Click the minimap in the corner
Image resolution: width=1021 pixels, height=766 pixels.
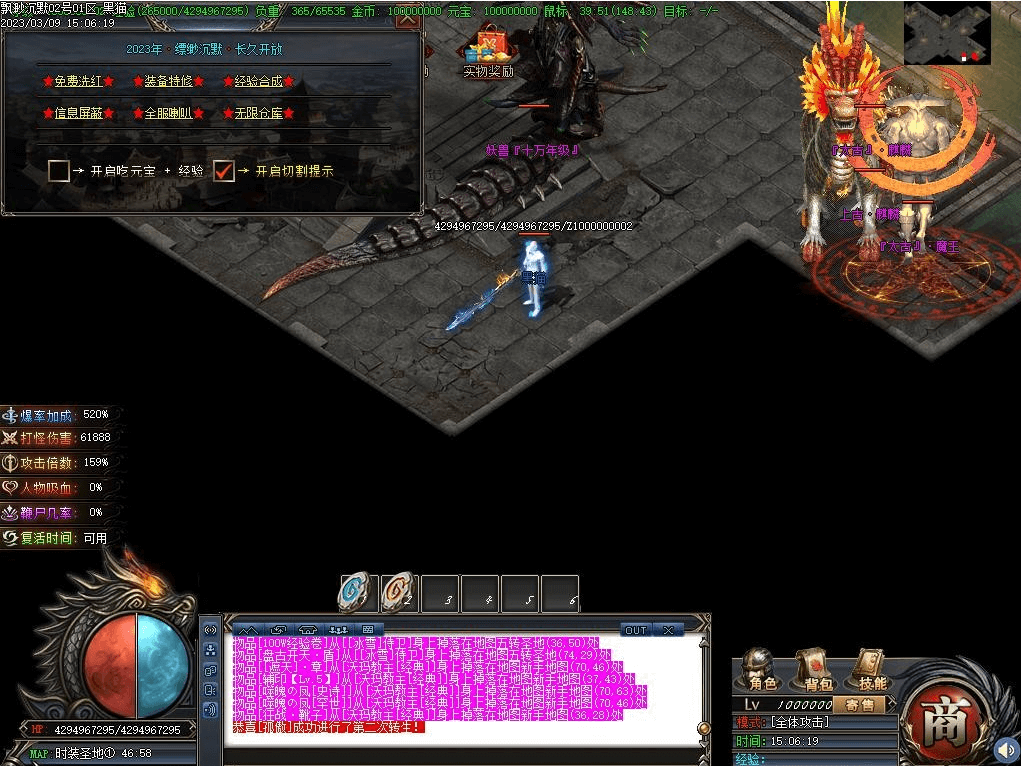(947, 33)
